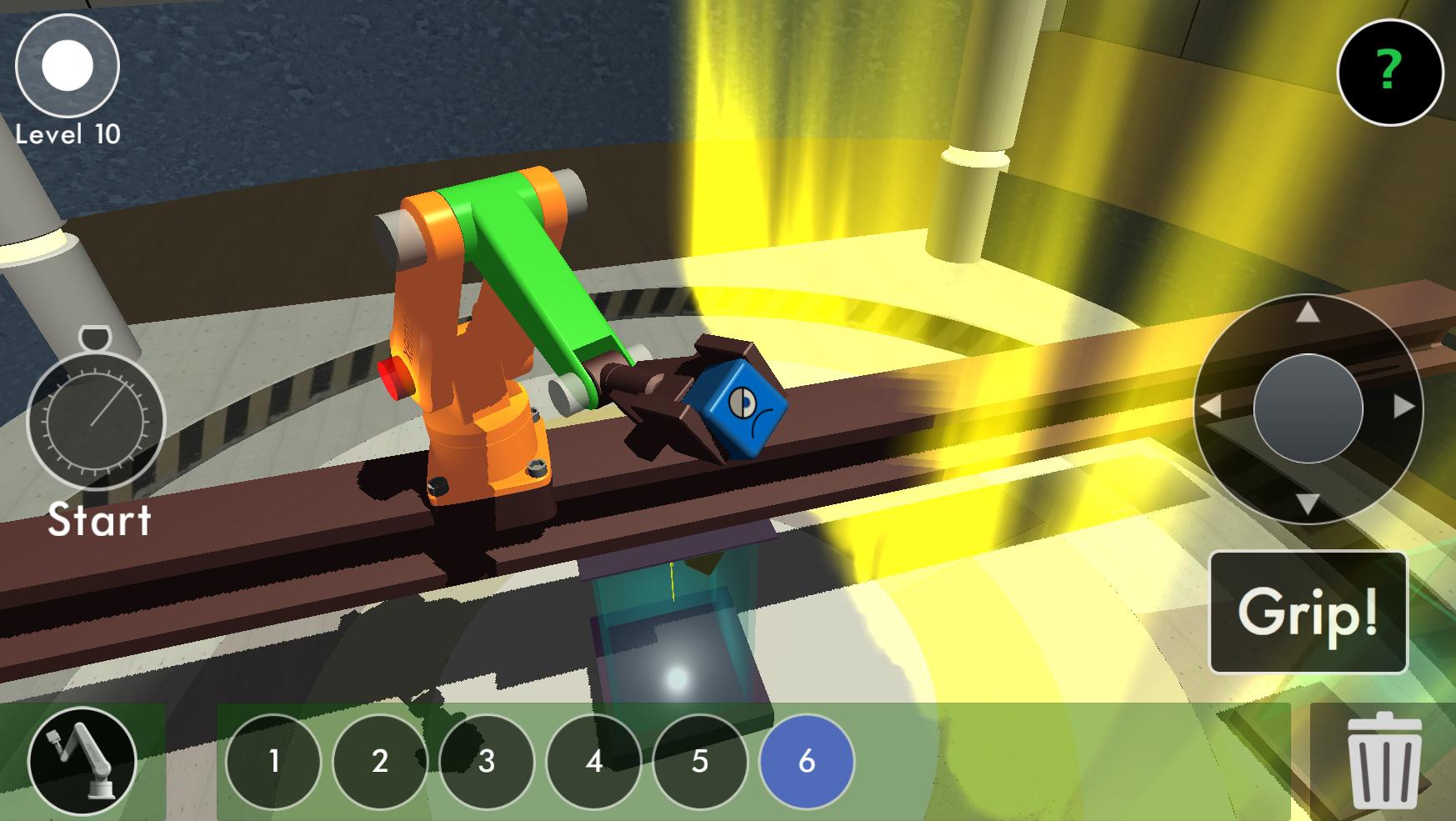Viewport: 1456px width, 821px height.
Task: Choose step 1 in the sequence bar
Action: pyautogui.click(x=273, y=761)
